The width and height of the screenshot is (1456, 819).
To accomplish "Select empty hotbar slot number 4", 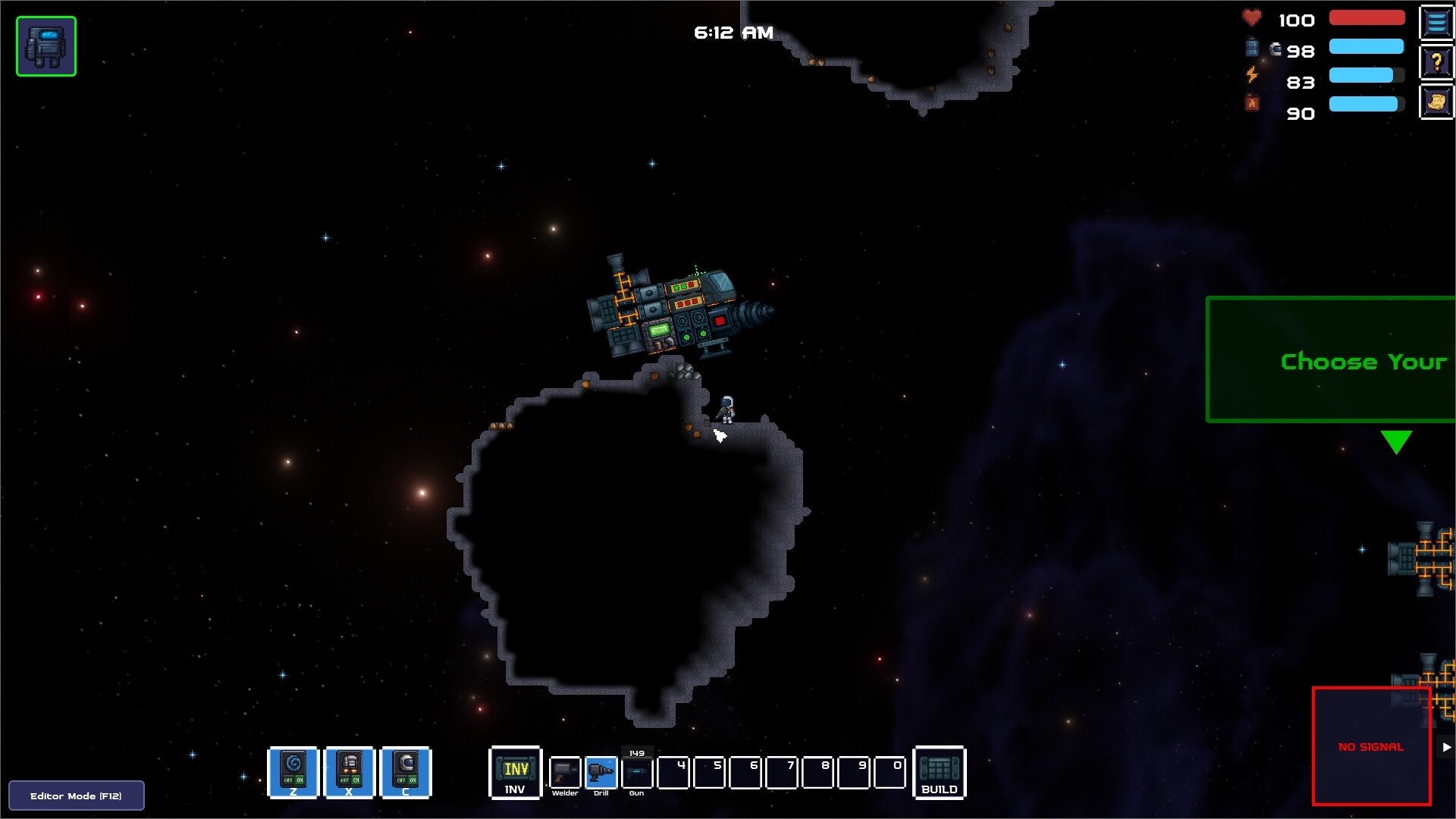I will pyautogui.click(x=673, y=773).
